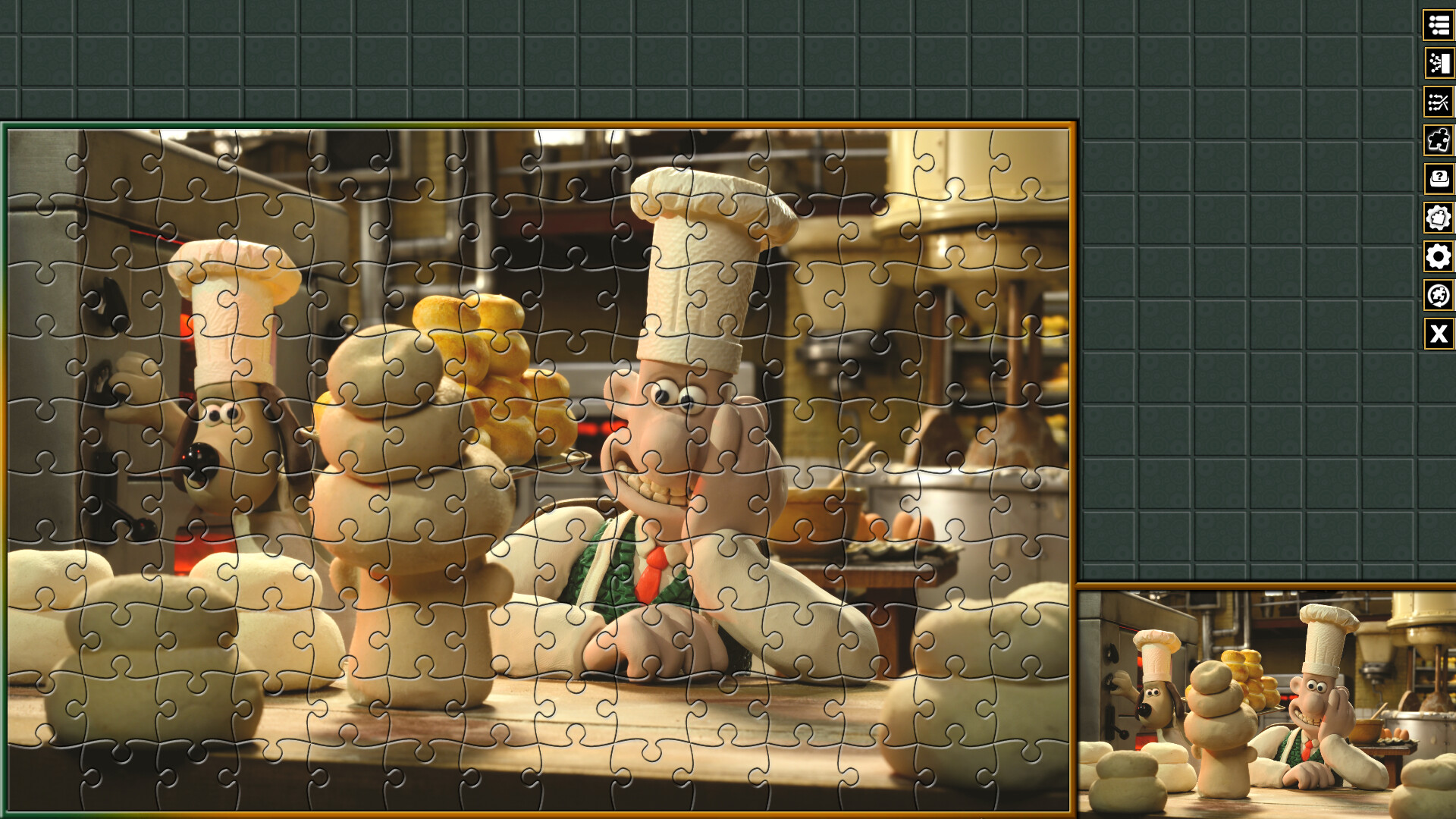
Task: Click the reference preview image
Action: coord(1266,701)
